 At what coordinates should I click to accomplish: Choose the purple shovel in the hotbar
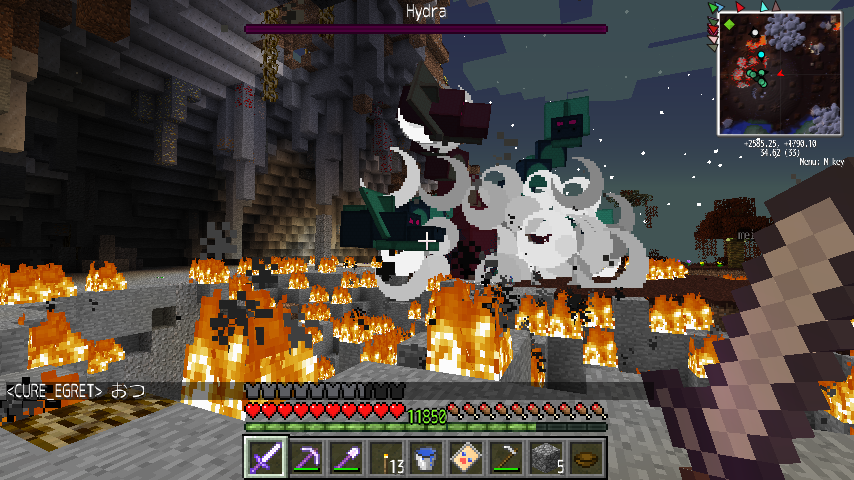pos(346,458)
